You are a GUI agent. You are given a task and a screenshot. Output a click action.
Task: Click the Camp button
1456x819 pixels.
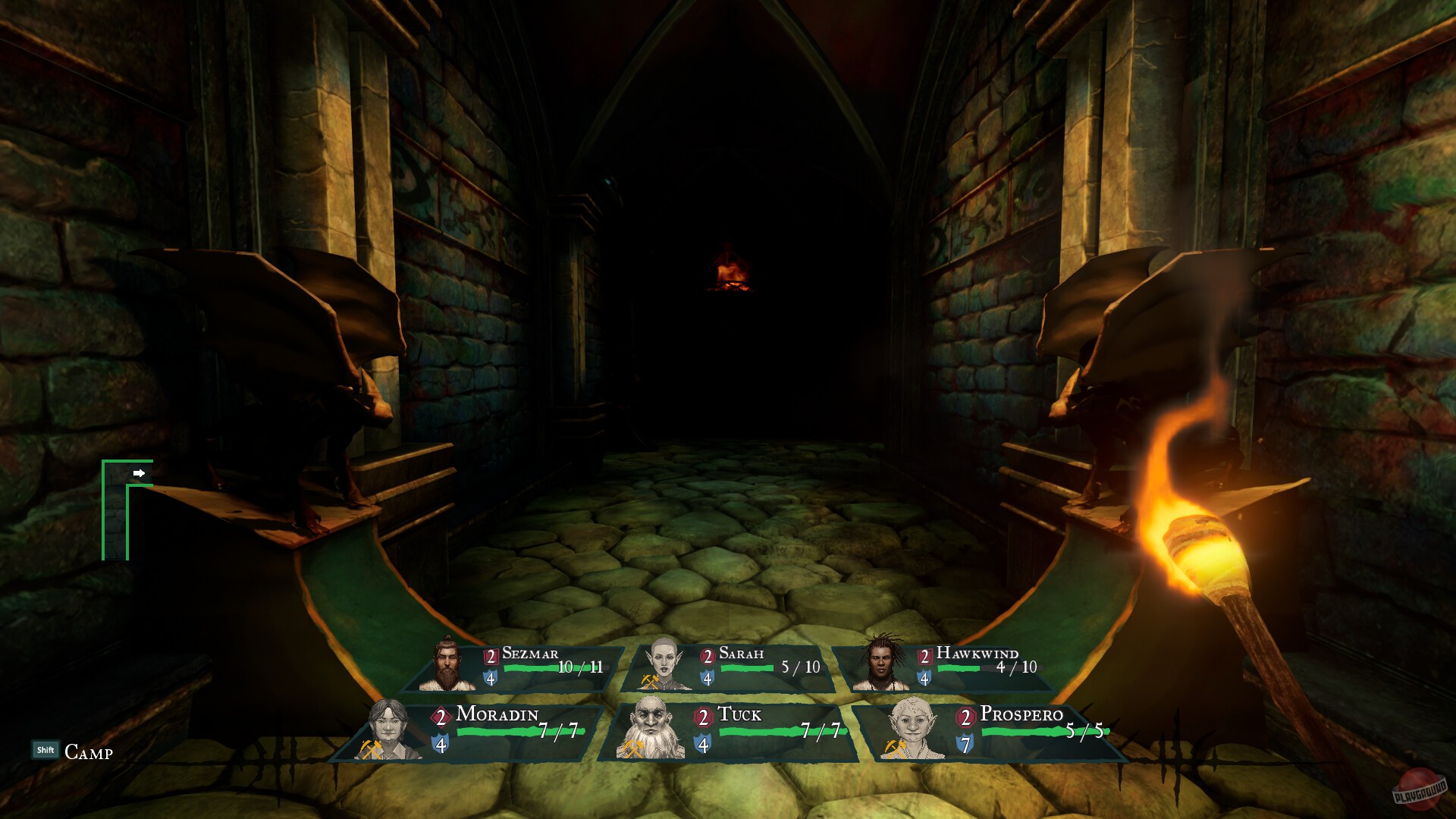point(88,753)
